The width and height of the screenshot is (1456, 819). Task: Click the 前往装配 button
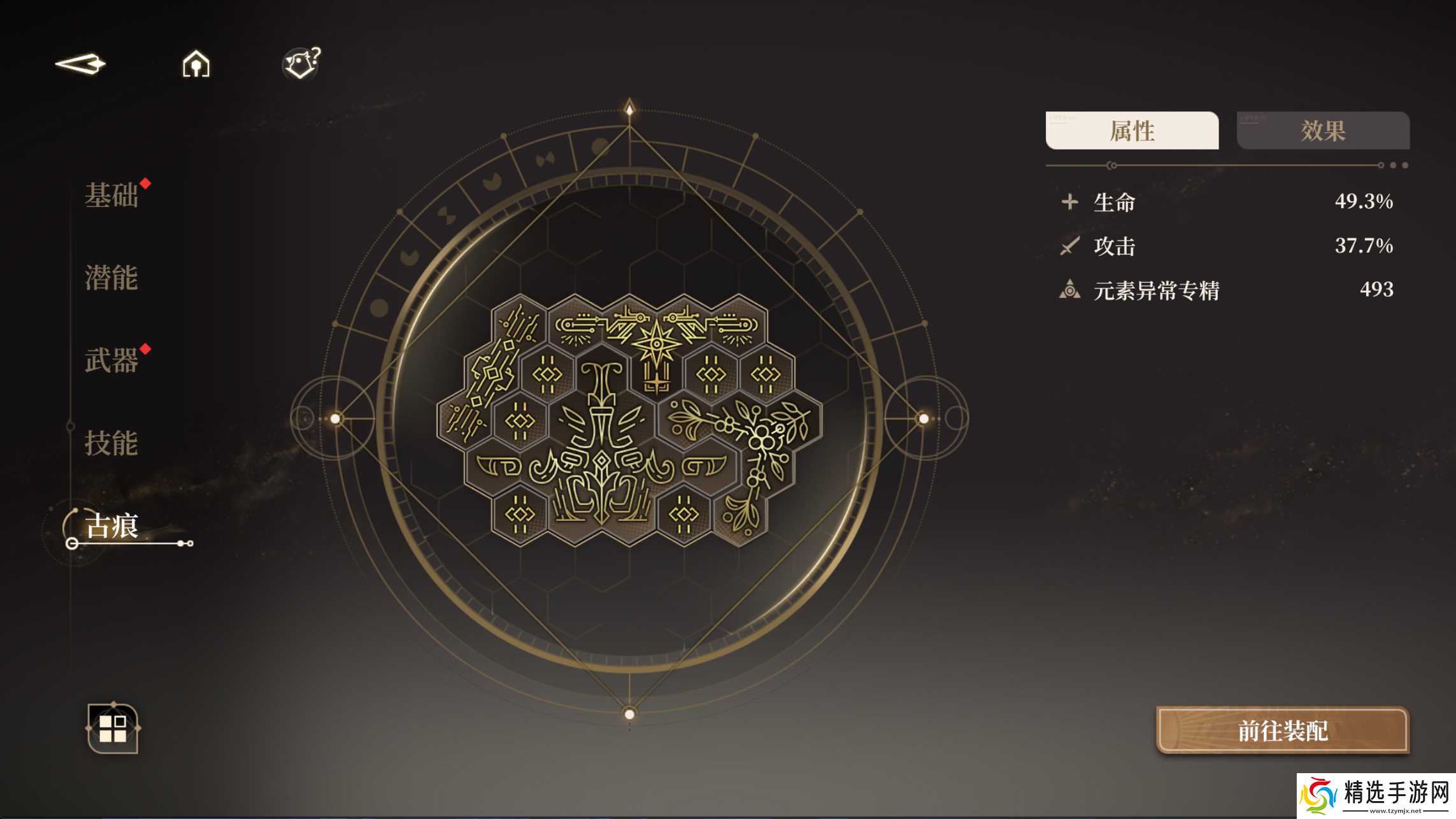[1282, 730]
